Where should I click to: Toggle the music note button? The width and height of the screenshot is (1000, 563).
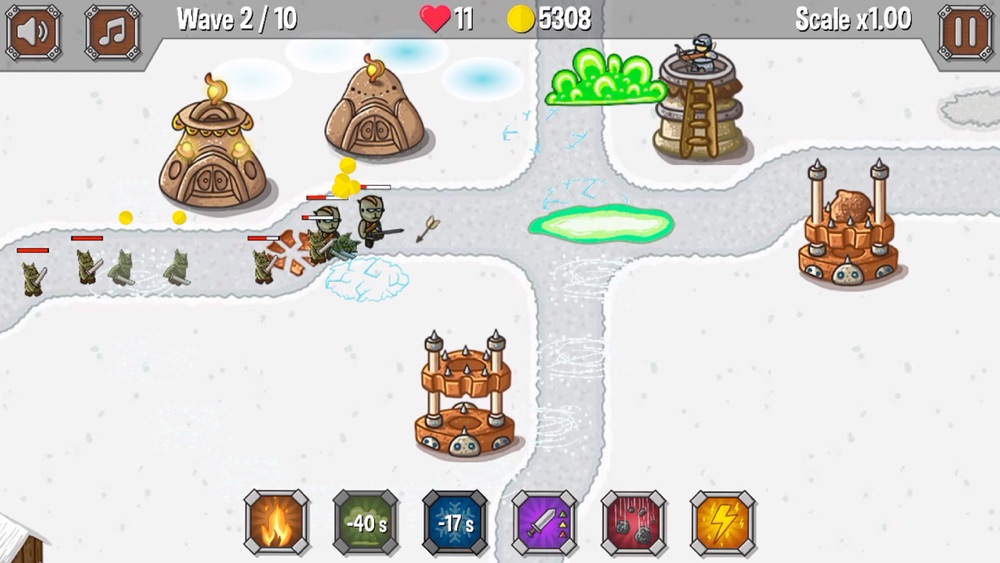coord(112,32)
